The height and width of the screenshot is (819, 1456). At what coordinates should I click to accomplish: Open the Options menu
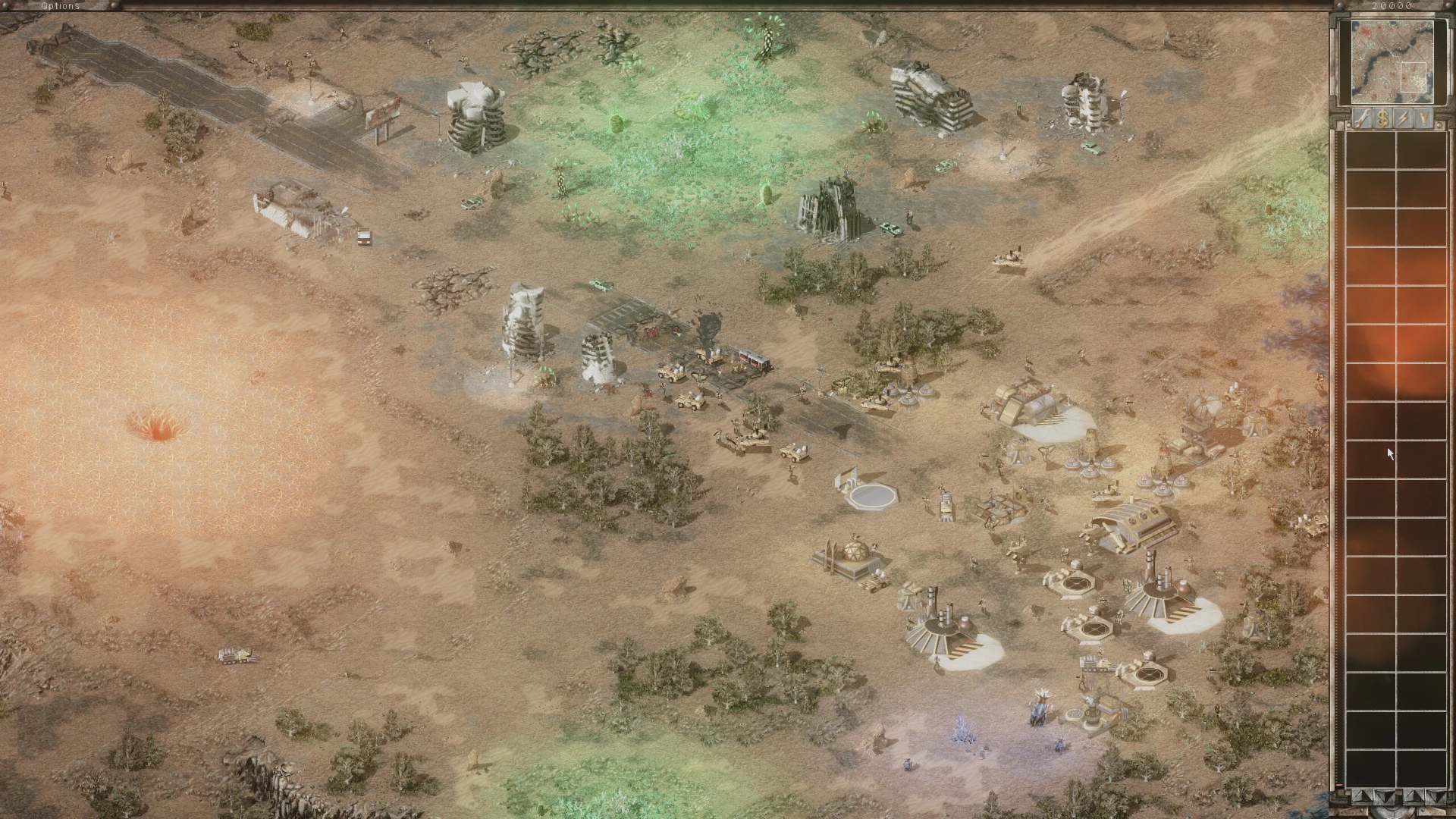[59, 6]
